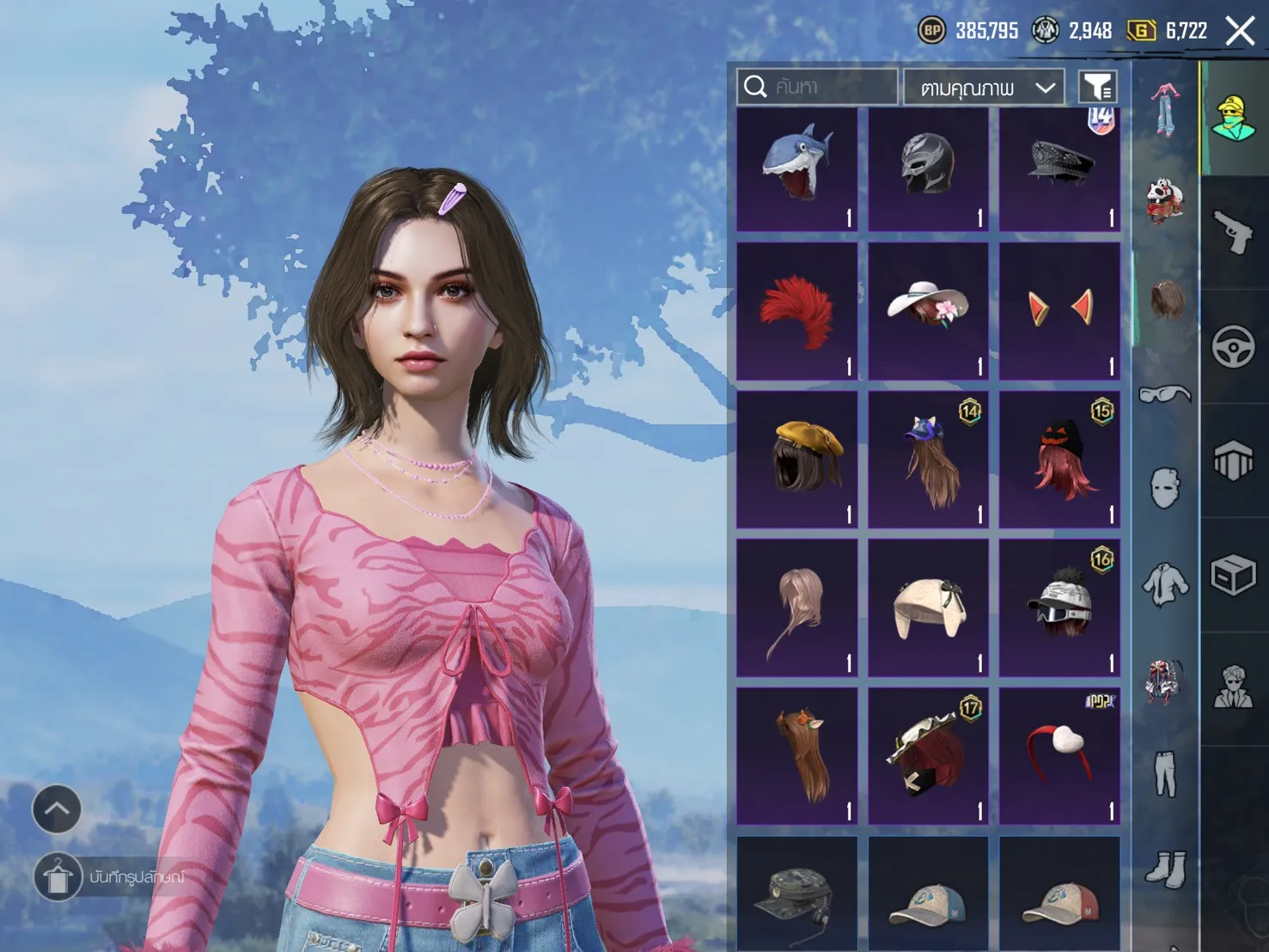Image resolution: width=1269 pixels, height=952 pixels.
Task: Select the red mohawk hair item
Action: click(x=796, y=312)
